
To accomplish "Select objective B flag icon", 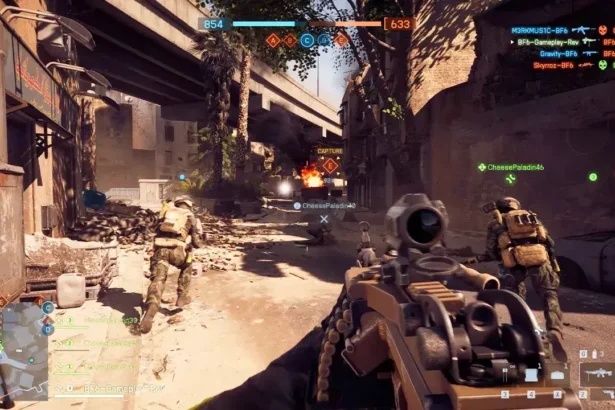I will pos(290,40).
